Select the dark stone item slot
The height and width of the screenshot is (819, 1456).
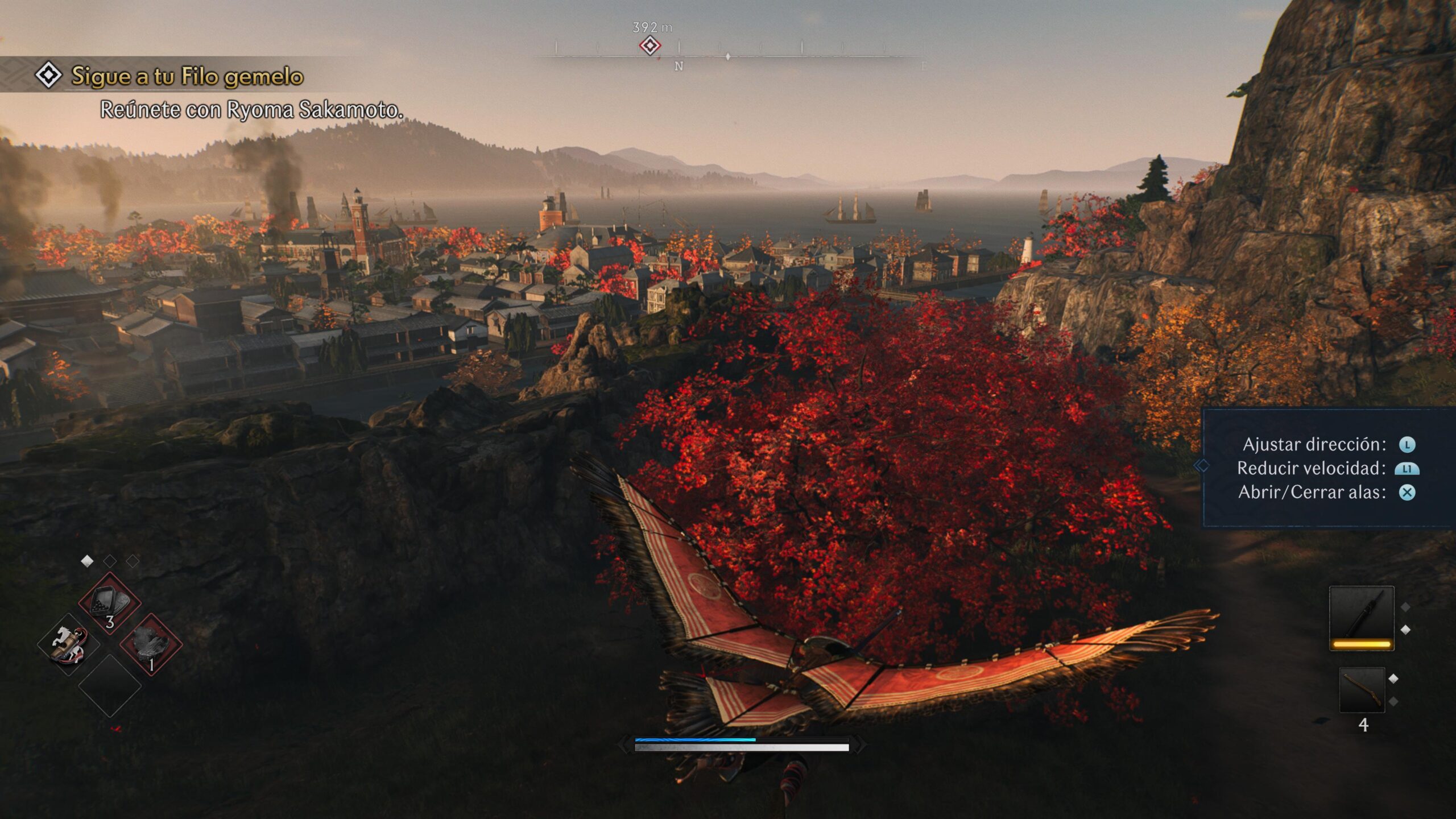pos(151,644)
